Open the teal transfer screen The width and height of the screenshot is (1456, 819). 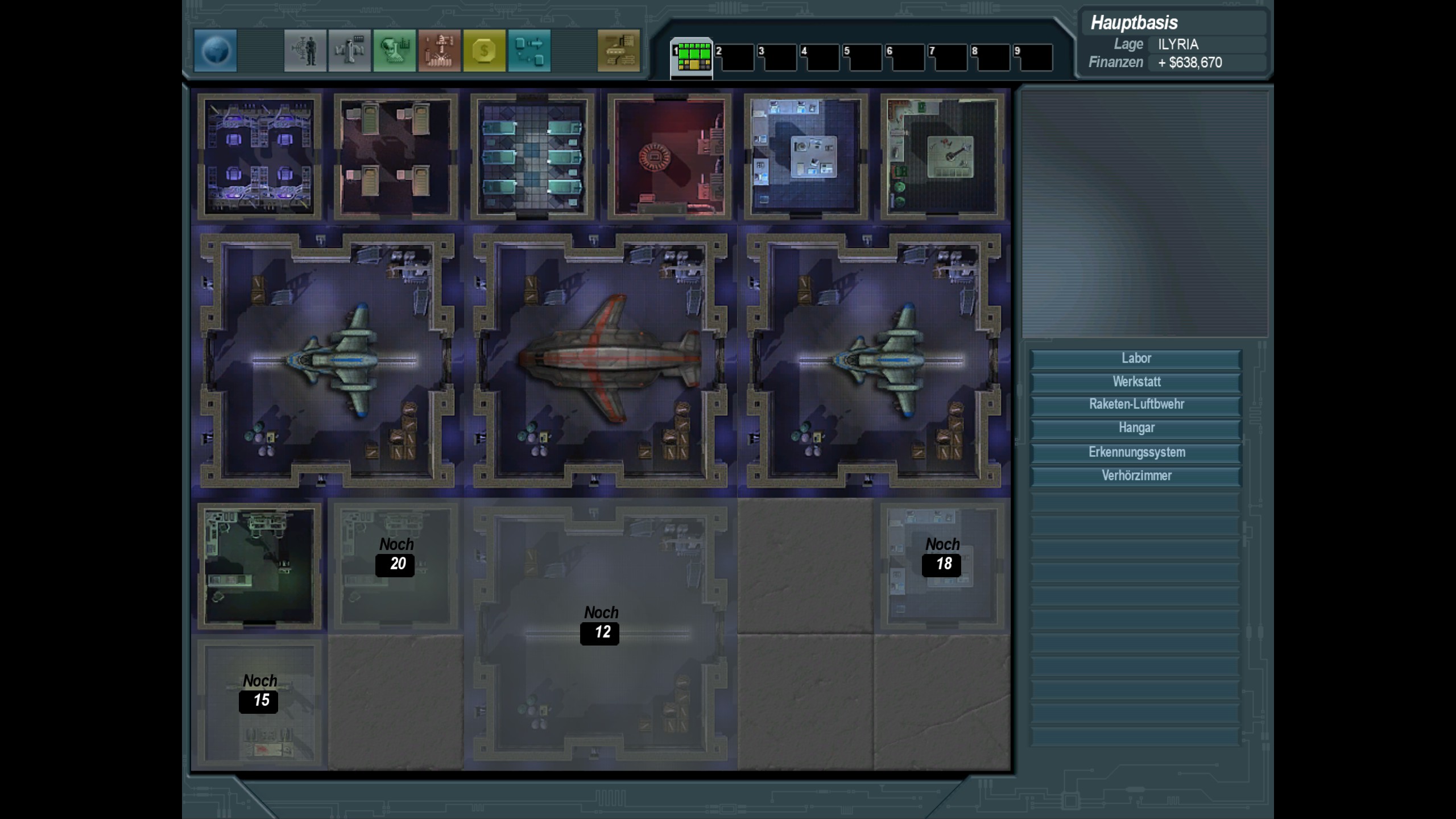529,51
